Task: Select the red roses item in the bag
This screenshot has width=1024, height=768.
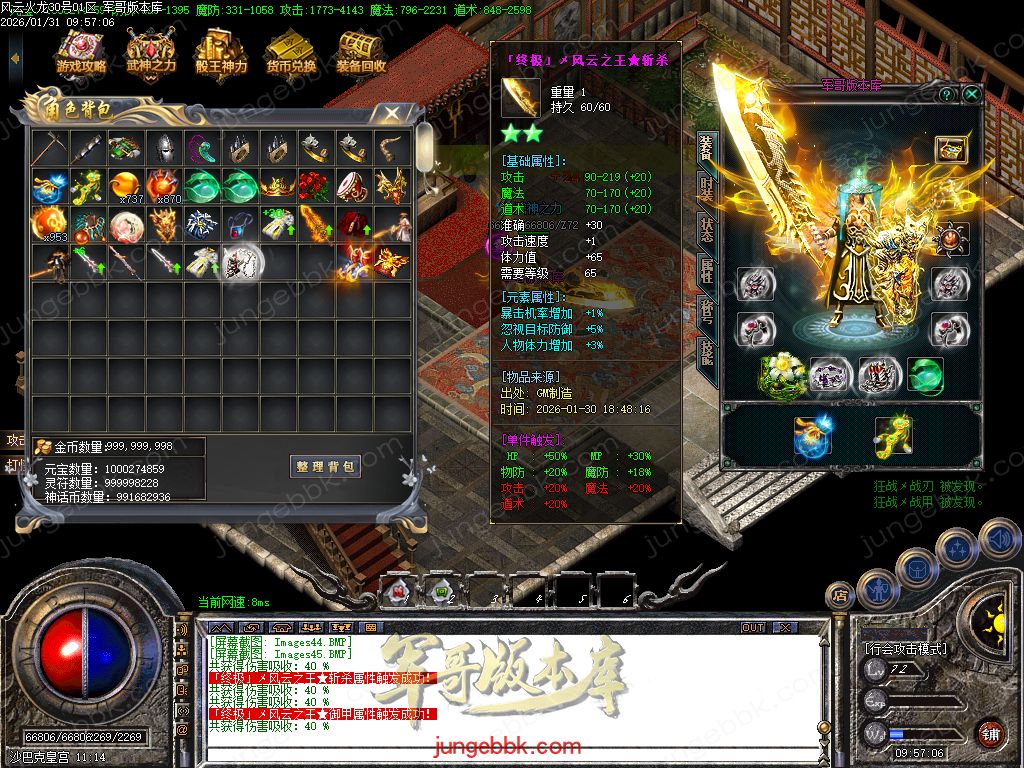Action: [x=316, y=187]
